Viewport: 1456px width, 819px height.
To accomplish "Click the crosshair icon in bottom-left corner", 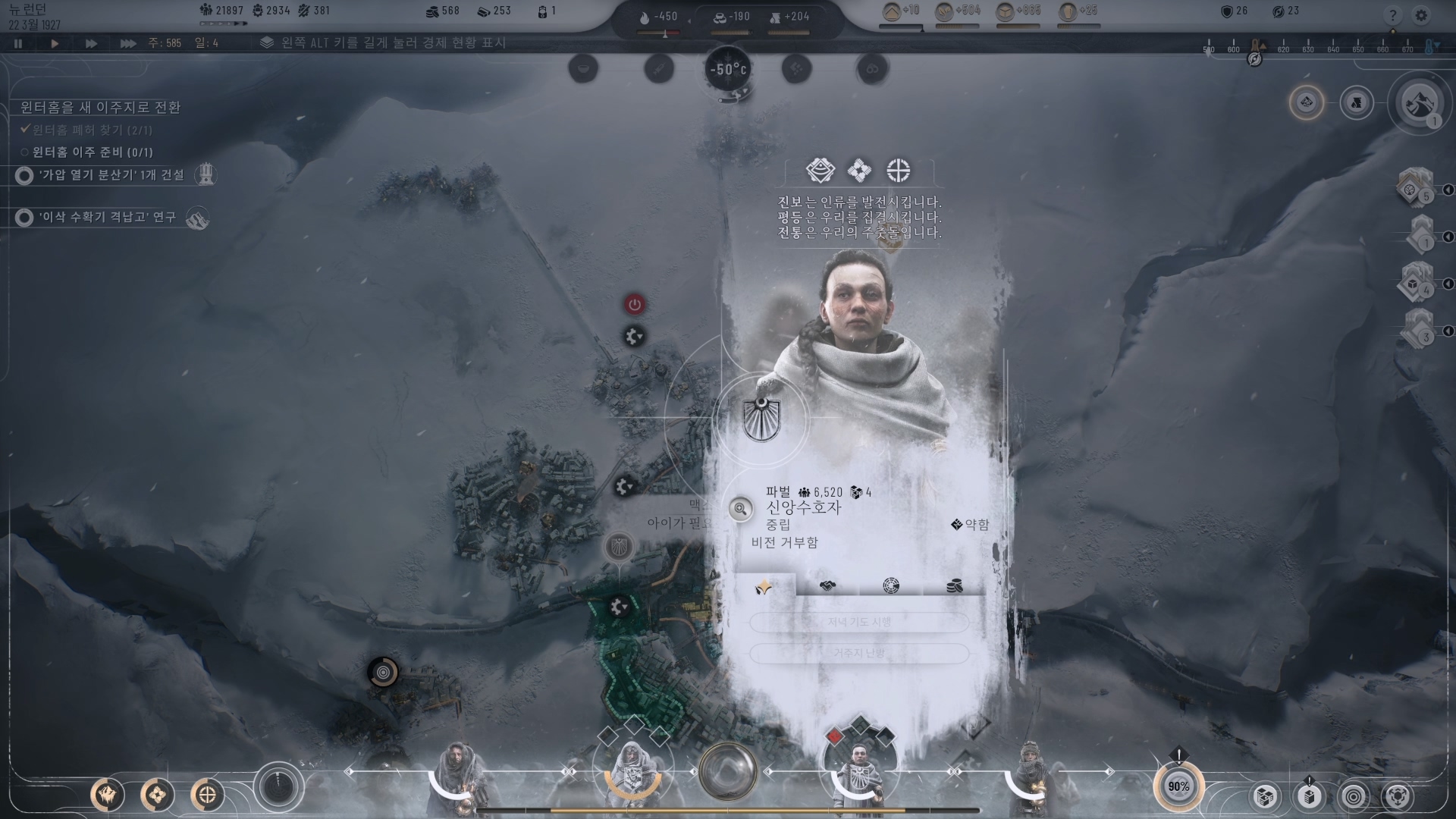I will (x=207, y=795).
